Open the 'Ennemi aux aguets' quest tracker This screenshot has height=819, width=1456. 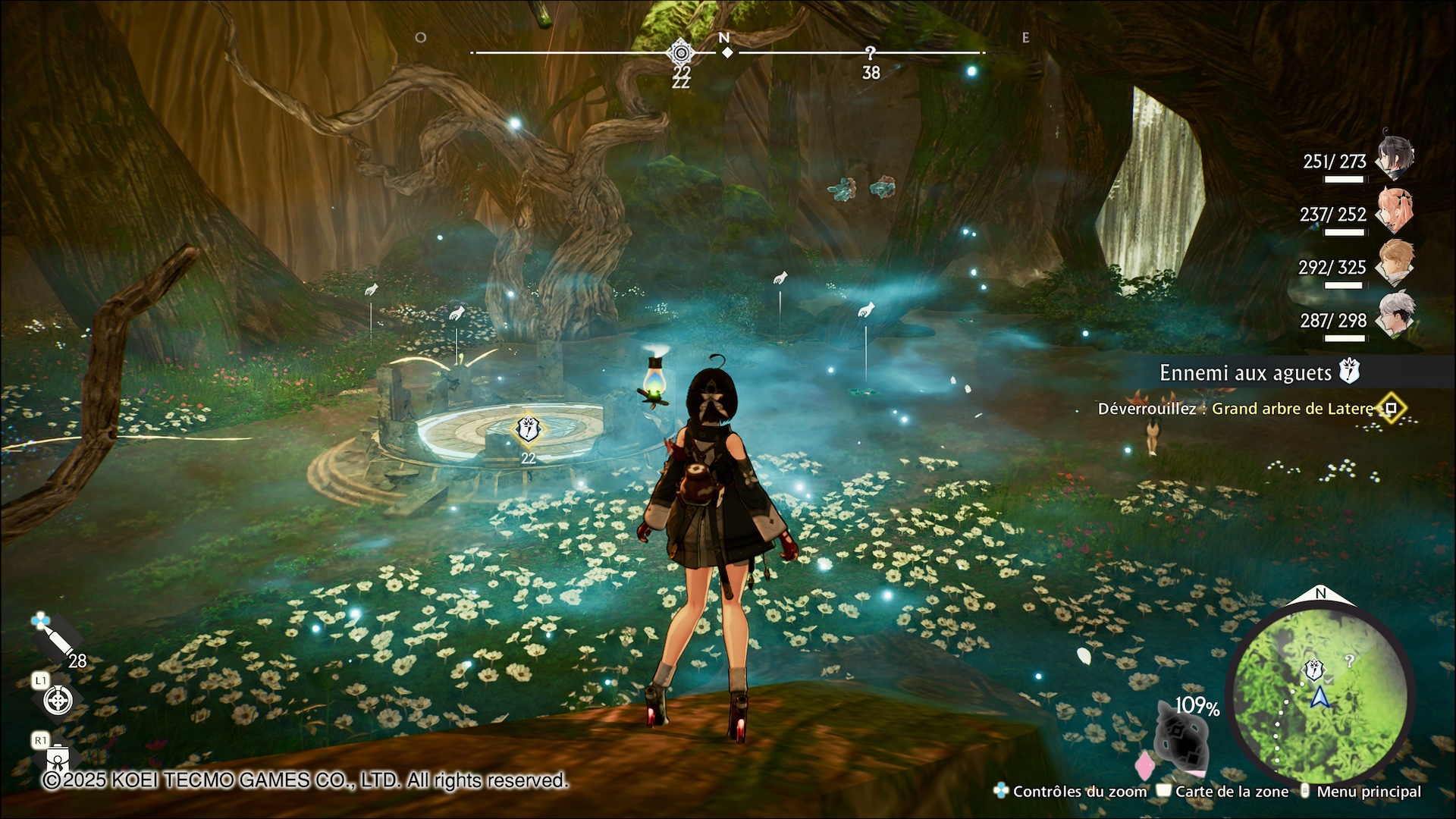click(1246, 372)
